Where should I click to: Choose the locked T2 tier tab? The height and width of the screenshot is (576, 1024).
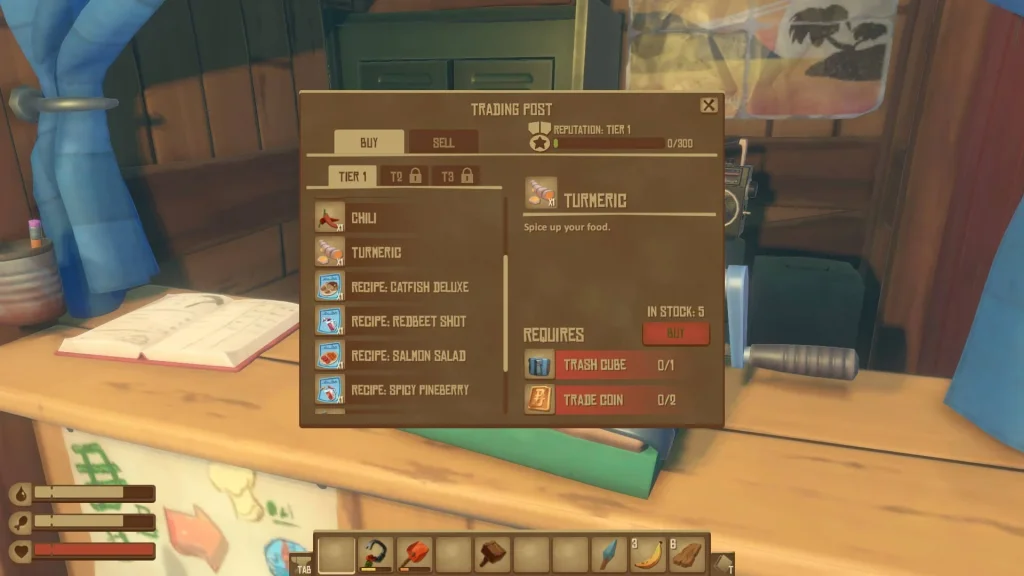(405, 177)
